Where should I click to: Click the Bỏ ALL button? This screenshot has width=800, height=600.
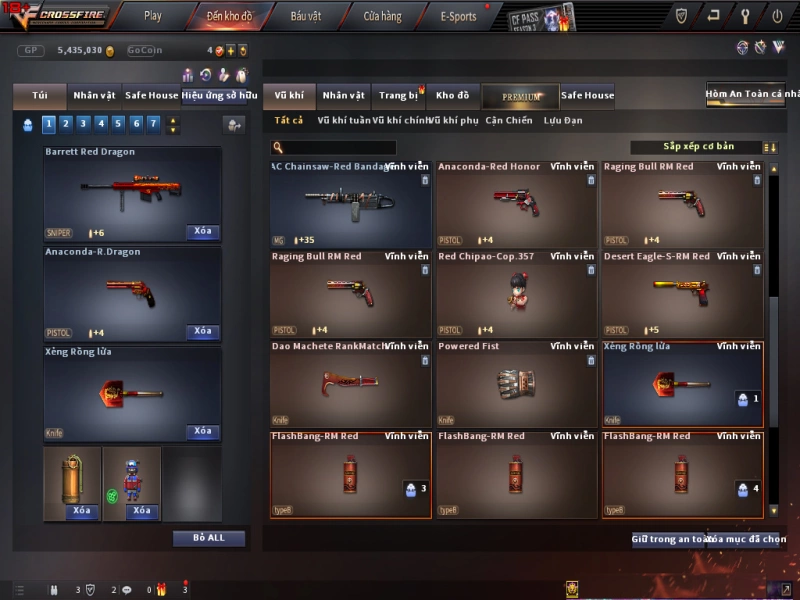tap(209, 538)
